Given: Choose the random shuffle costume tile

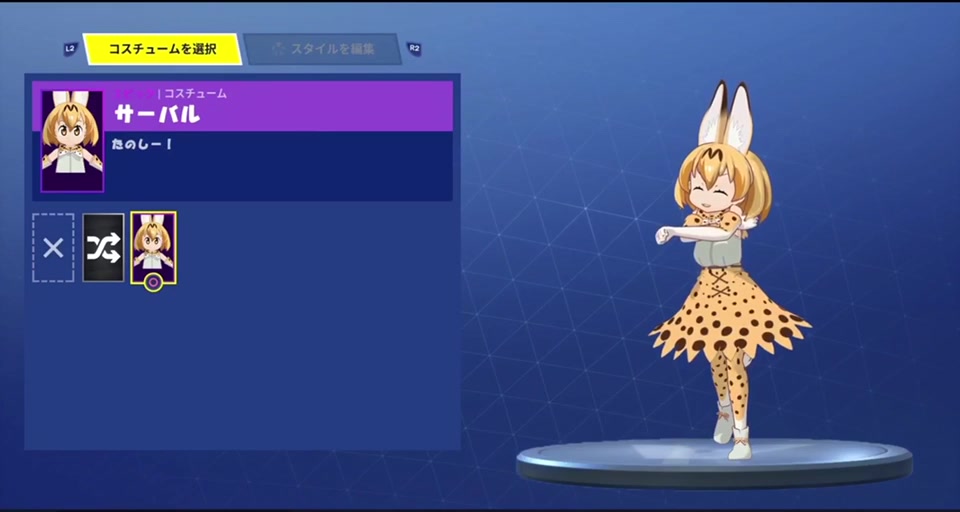Looking at the screenshot, I should click(103, 247).
